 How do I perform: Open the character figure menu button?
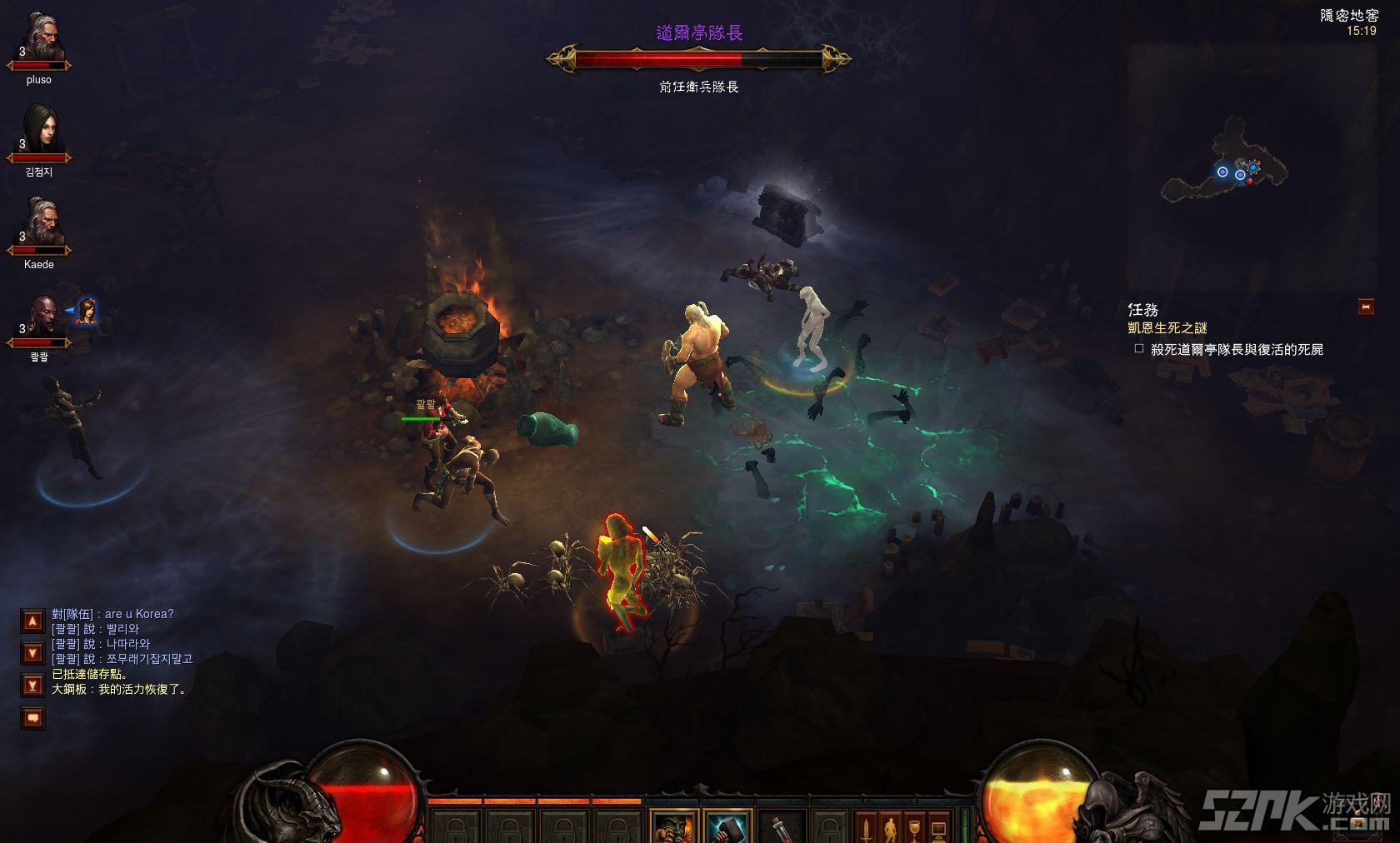890,828
